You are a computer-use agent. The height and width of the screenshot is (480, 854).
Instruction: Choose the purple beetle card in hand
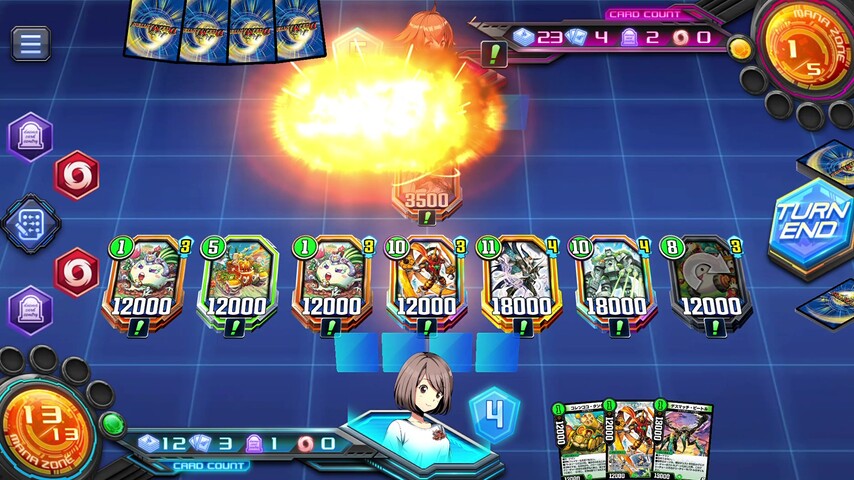click(686, 440)
